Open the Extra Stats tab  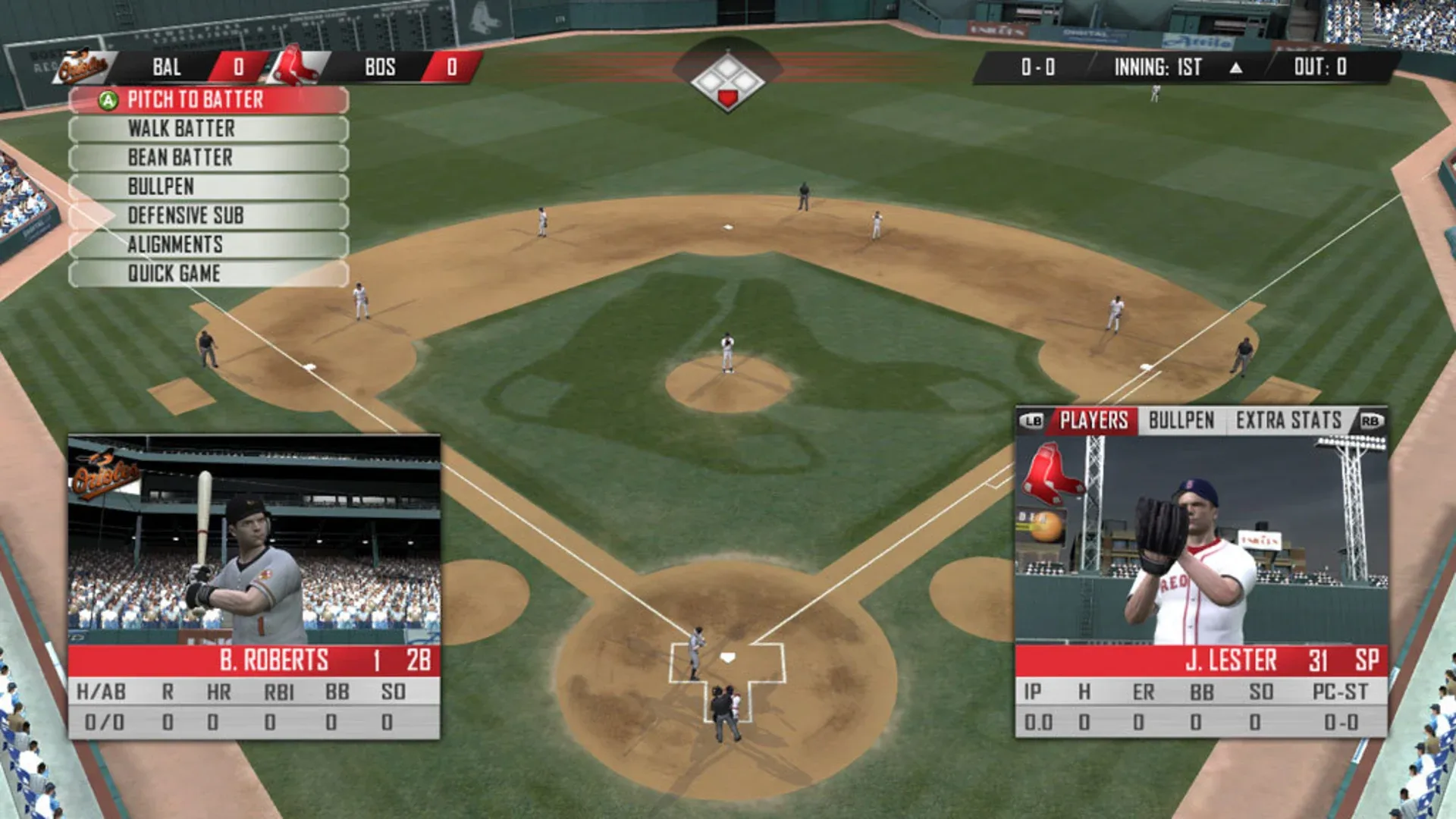point(1288,421)
